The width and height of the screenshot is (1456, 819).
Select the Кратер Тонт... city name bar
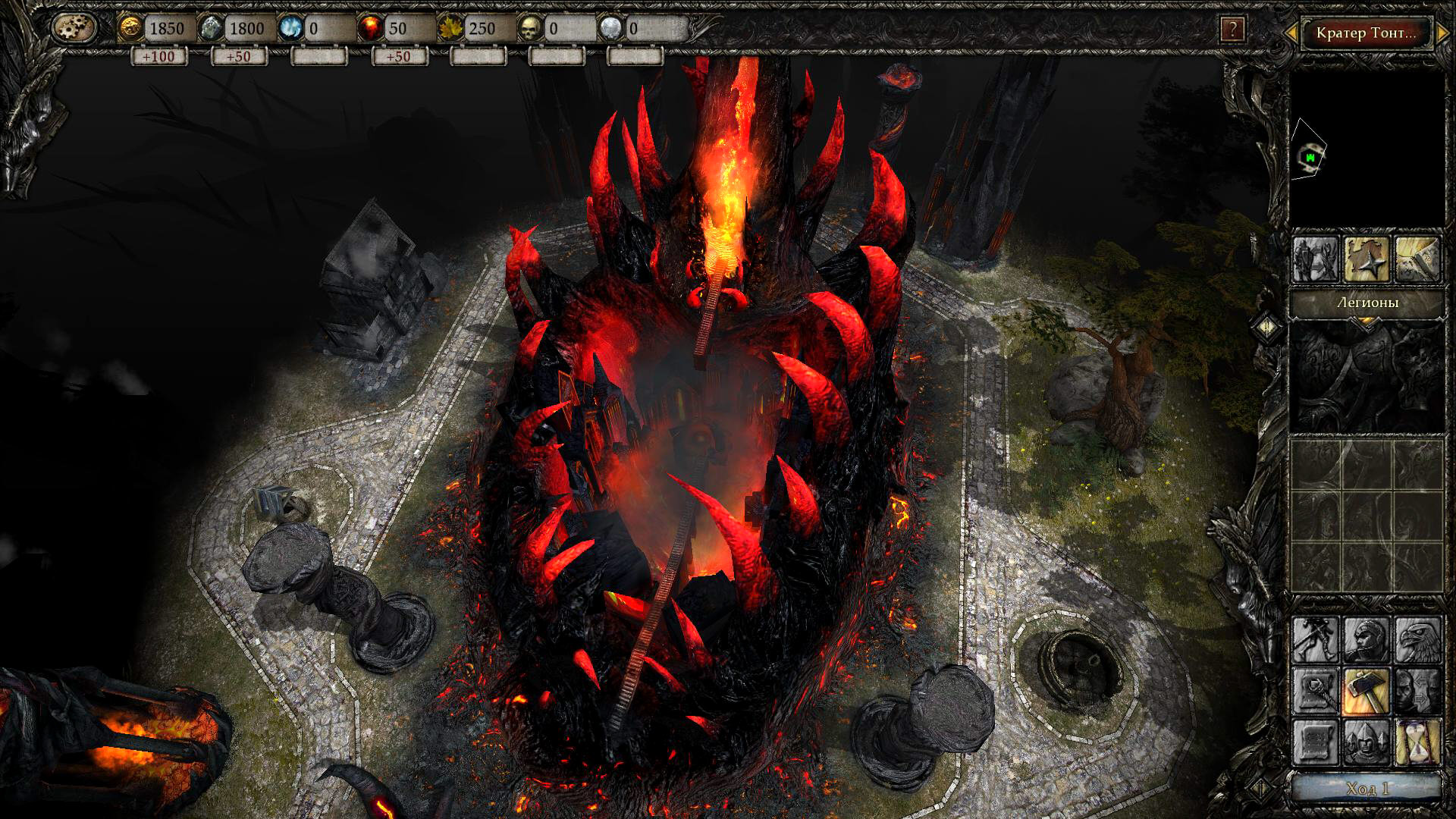[1366, 33]
